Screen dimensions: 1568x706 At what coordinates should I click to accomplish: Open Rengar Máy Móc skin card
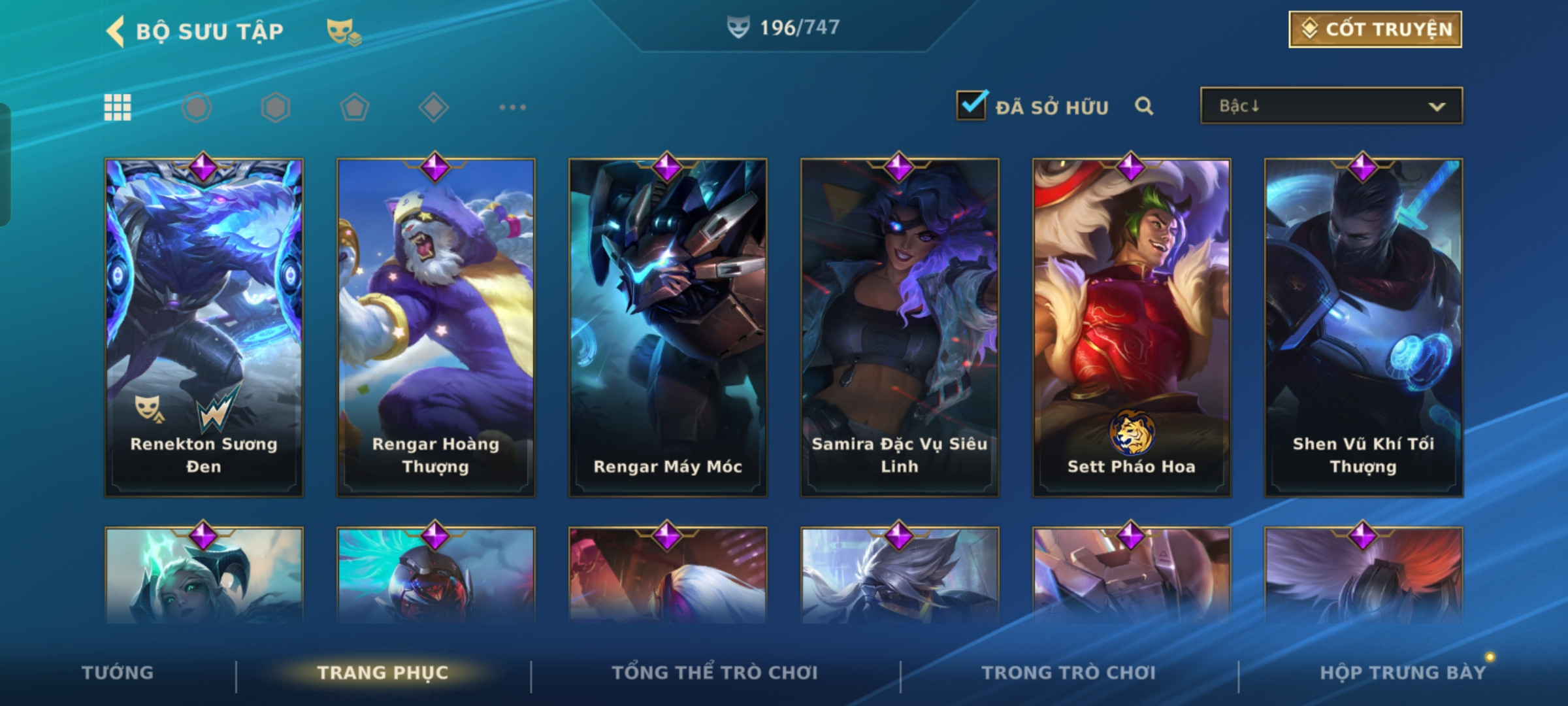pyautogui.click(x=668, y=327)
